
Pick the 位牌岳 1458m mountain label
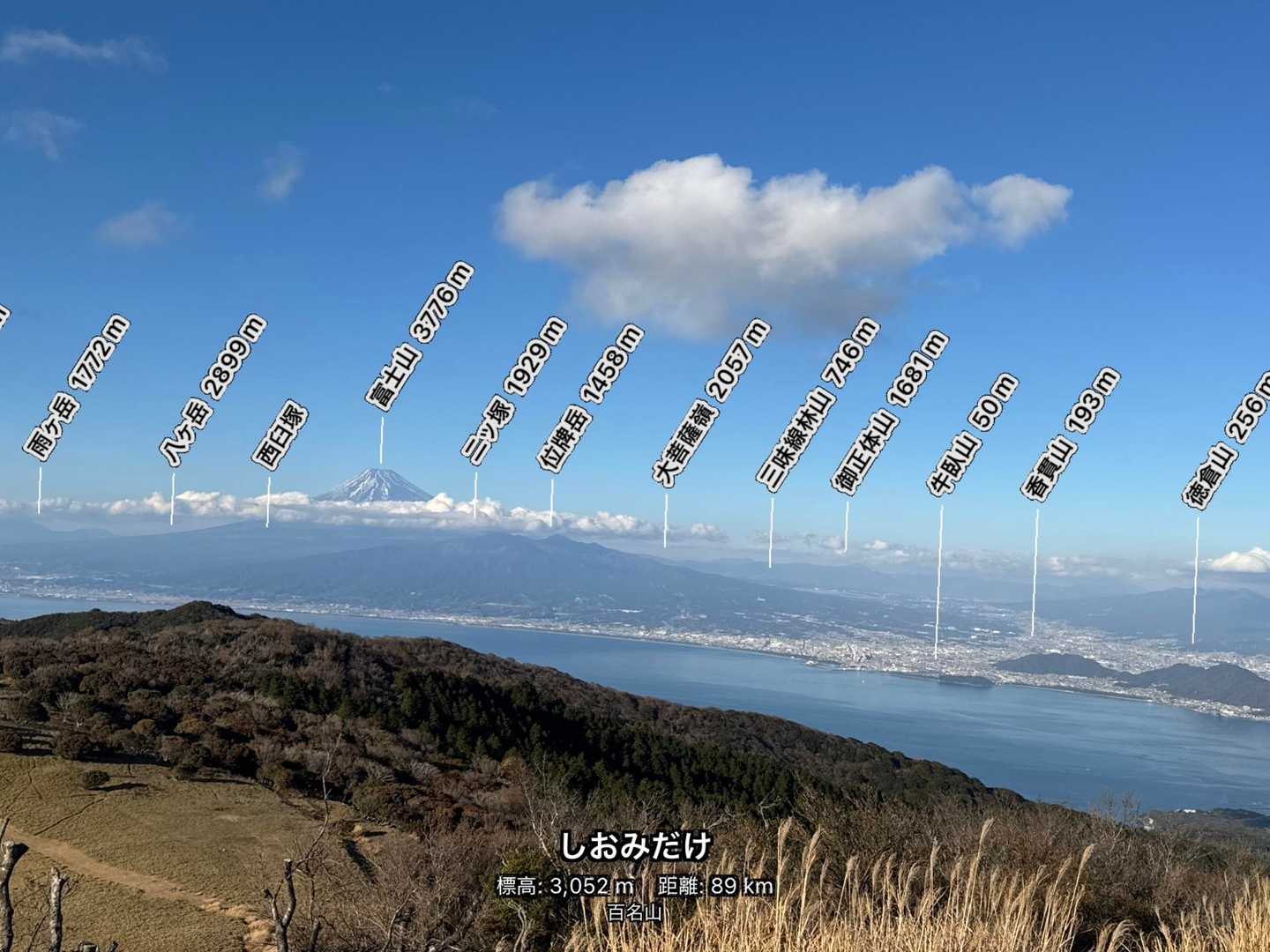[x=591, y=399]
